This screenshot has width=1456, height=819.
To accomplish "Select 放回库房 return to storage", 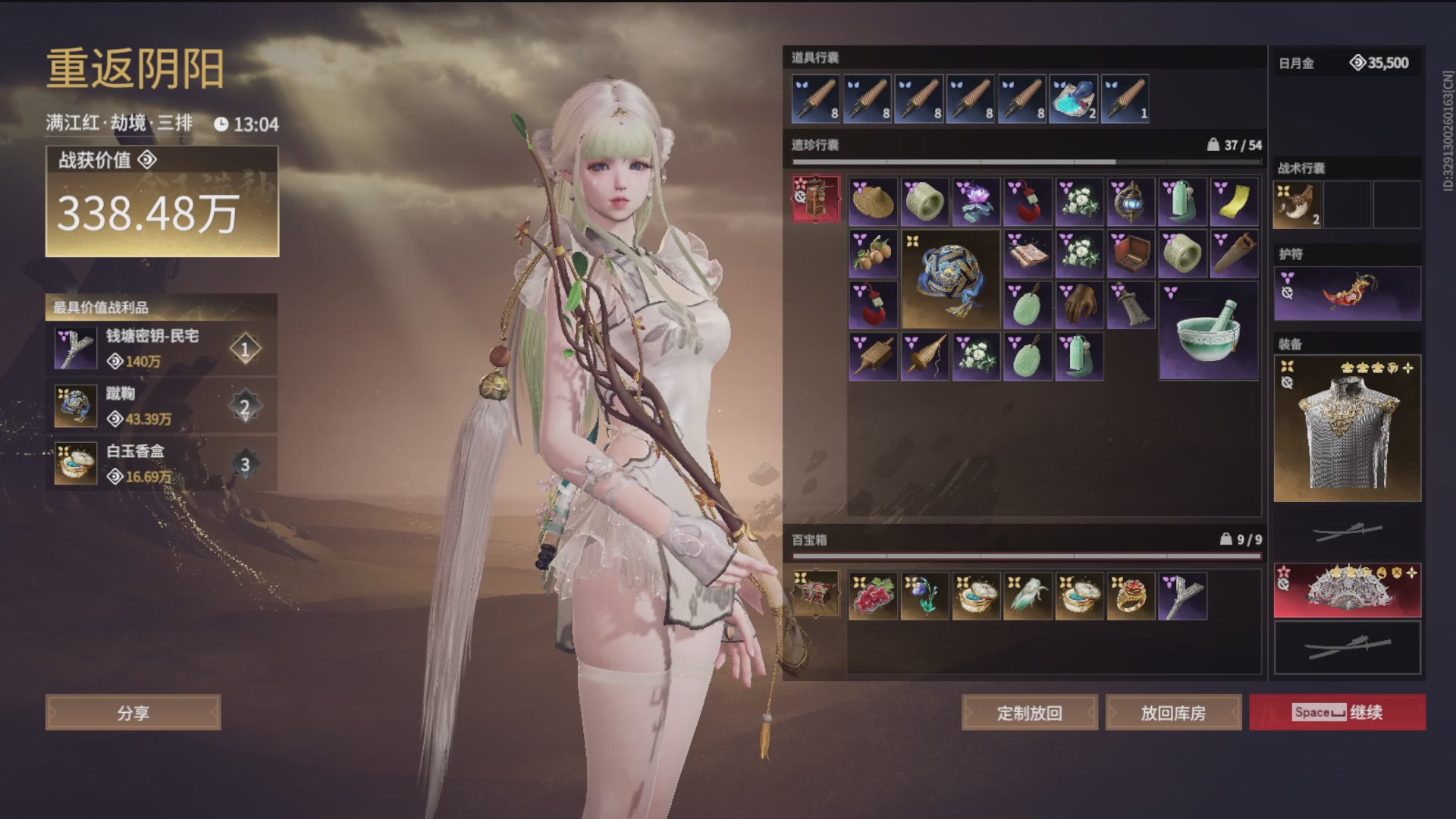I will 1173,713.
